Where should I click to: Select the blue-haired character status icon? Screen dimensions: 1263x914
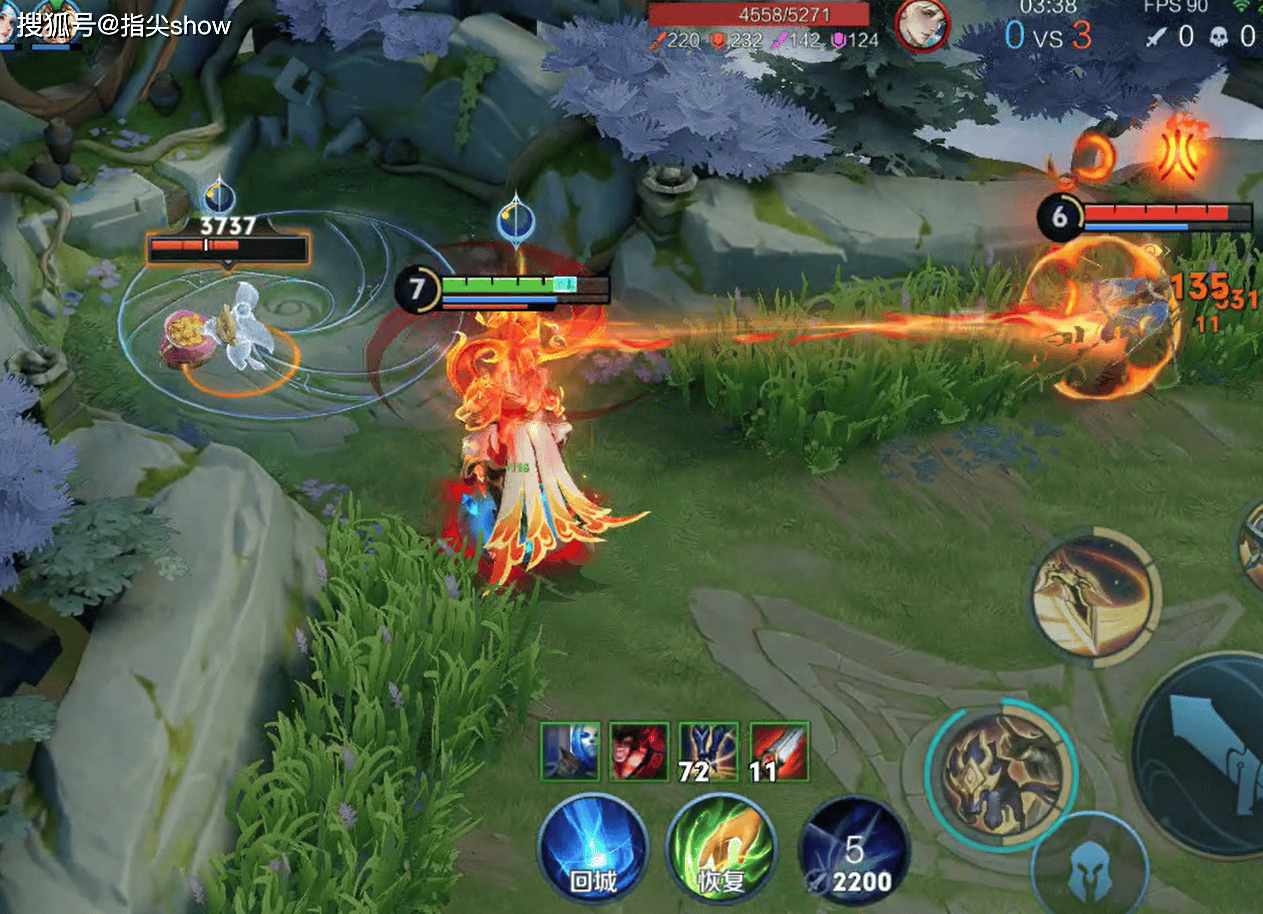570,751
